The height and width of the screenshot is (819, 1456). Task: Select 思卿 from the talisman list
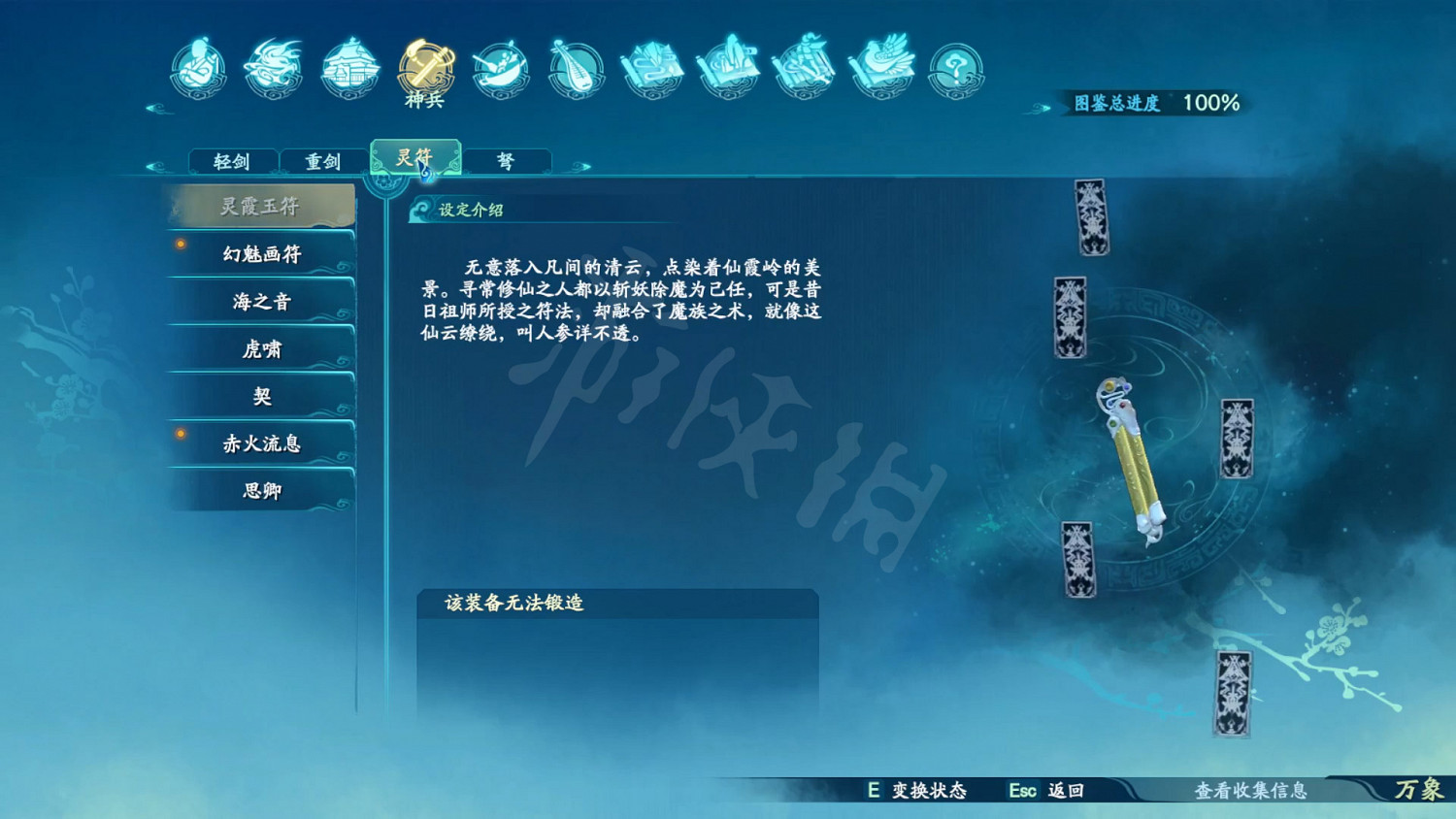(x=260, y=491)
